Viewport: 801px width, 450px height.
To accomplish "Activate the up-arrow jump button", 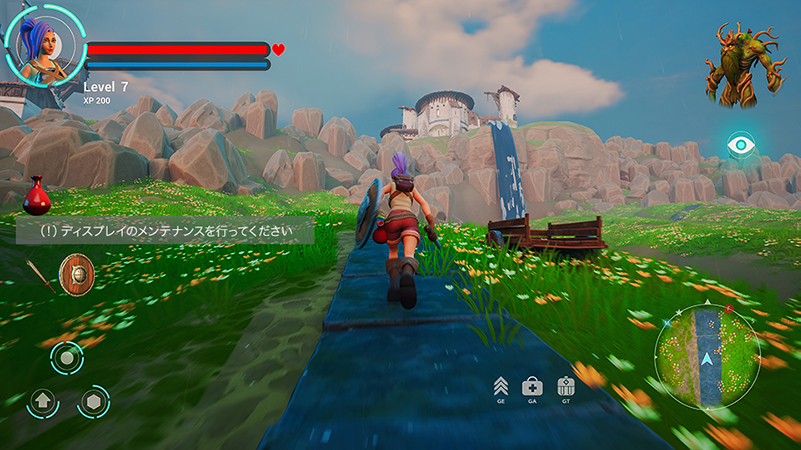I will (42, 402).
